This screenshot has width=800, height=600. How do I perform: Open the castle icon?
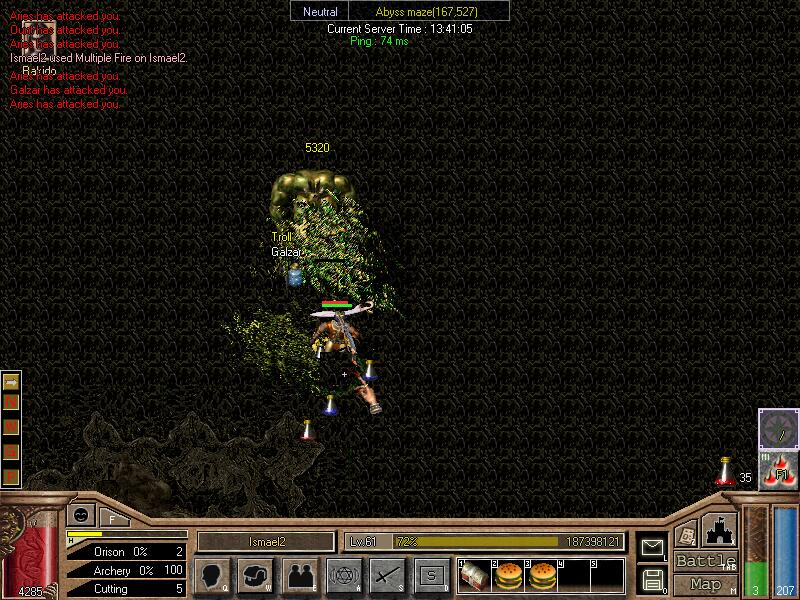[720, 528]
